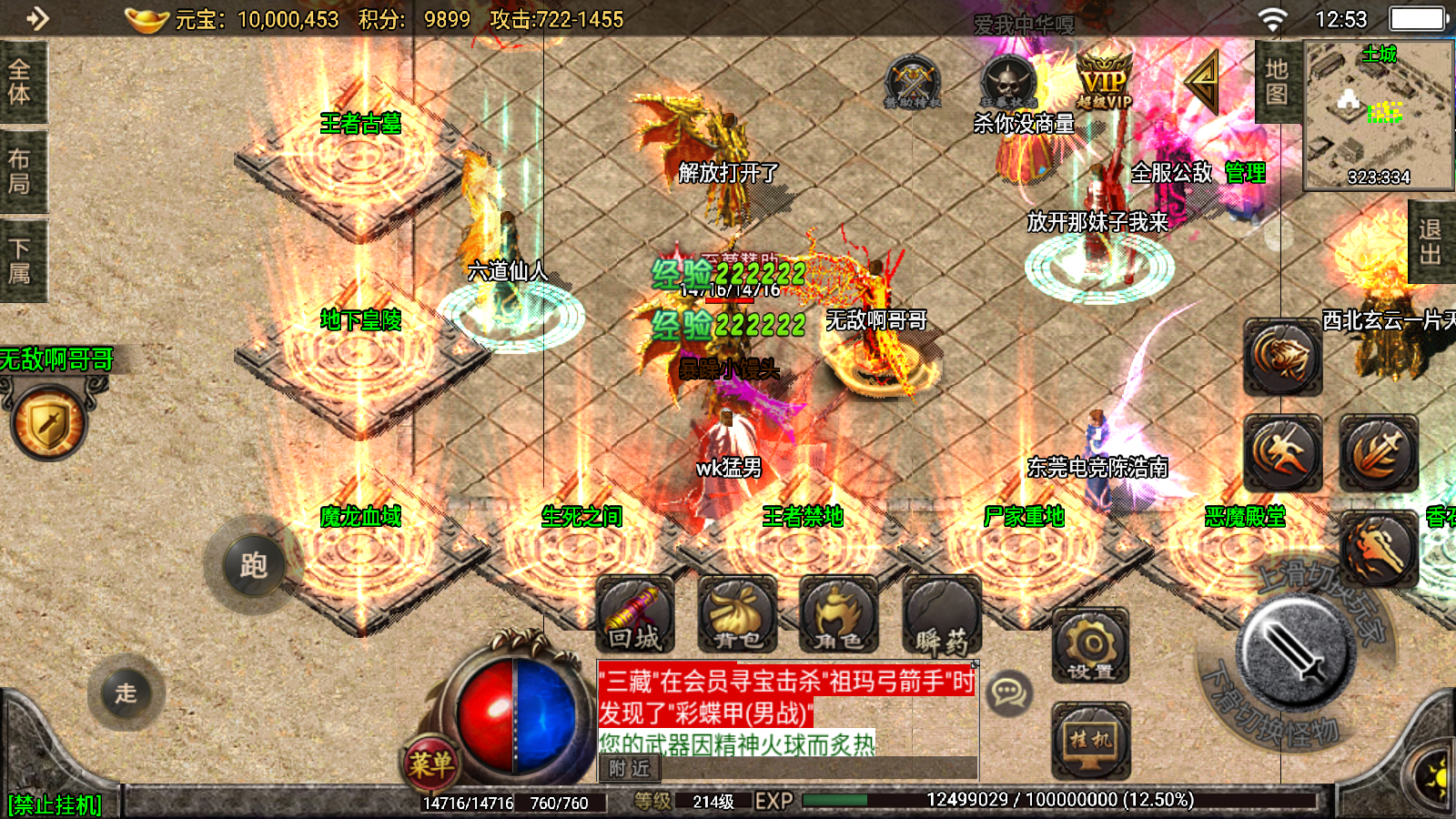Choose the 布局 layout tab
The height and width of the screenshot is (819, 1456).
tap(20, 171)
